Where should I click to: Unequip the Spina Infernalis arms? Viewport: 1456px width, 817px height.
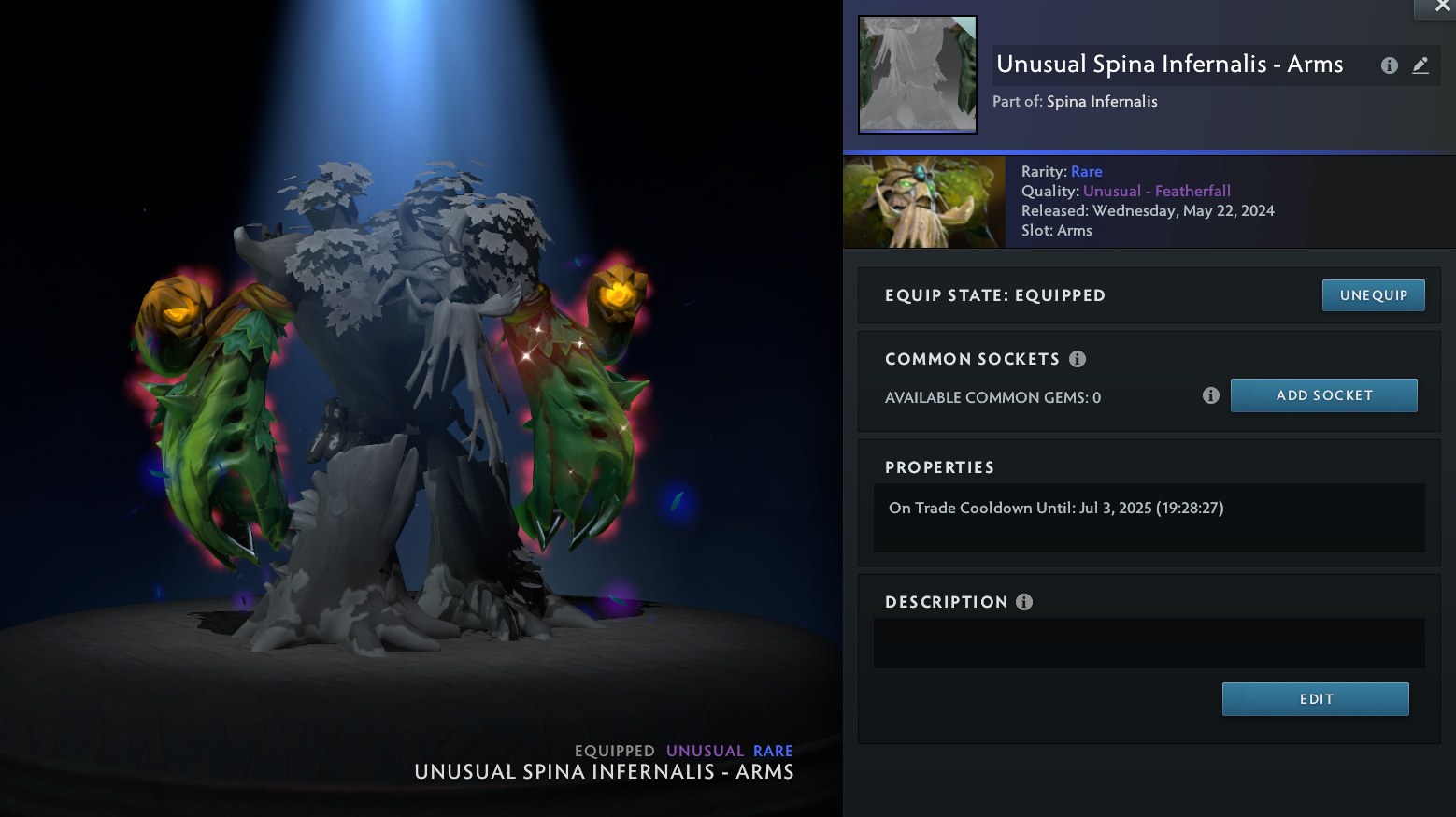pos(1373,295)
